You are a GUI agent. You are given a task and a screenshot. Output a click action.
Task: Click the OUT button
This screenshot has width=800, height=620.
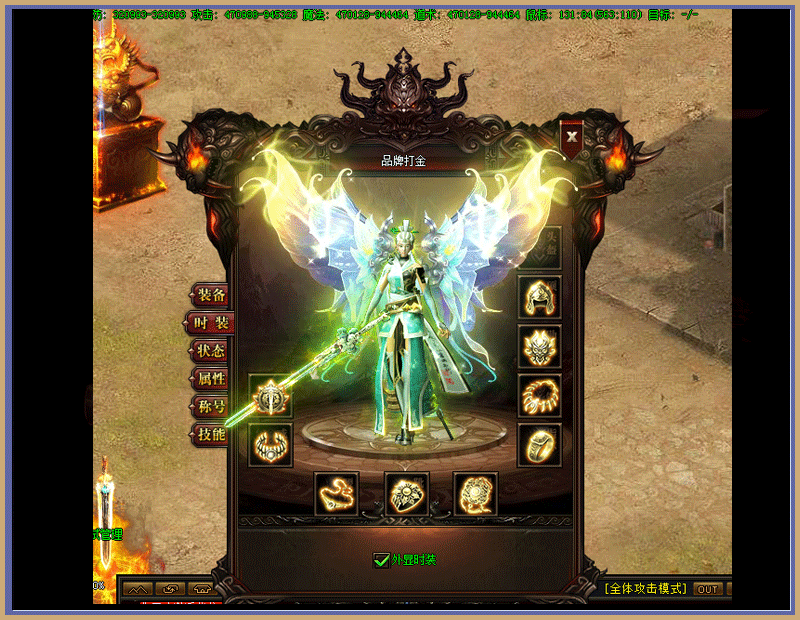point(708,589)
